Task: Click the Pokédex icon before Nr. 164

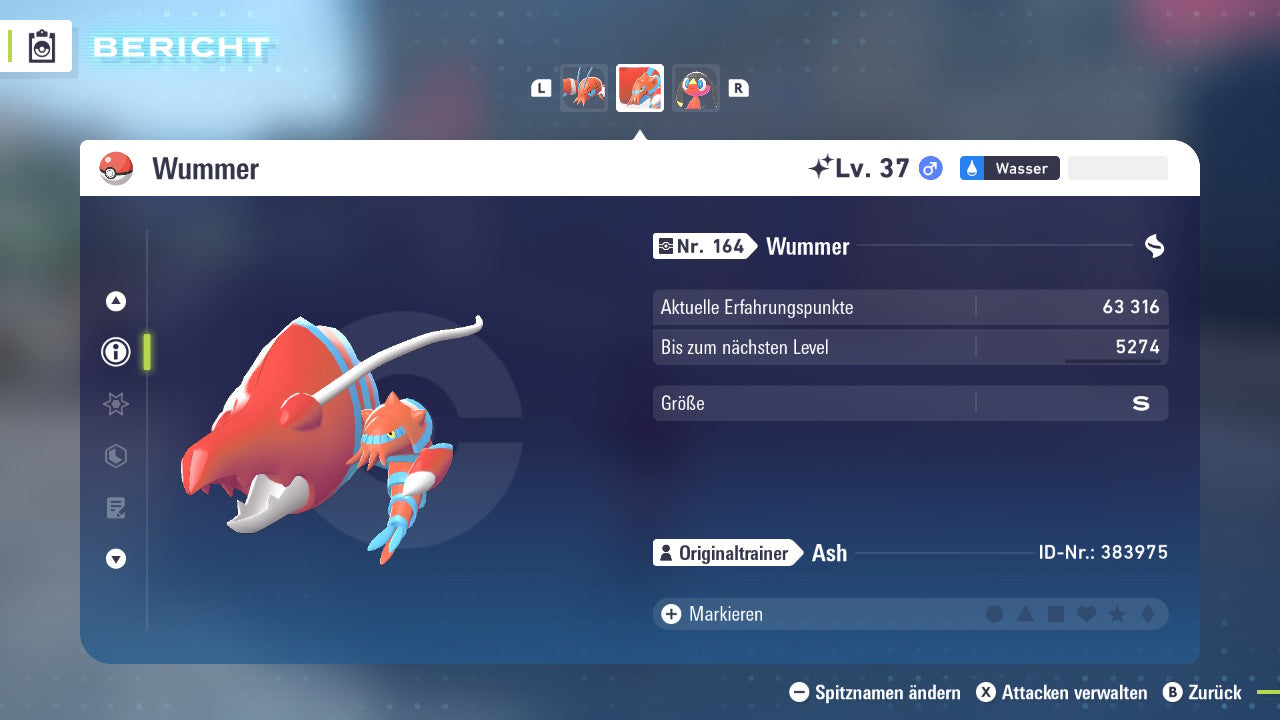Action: pyautogui.click(x=668, y=245)
